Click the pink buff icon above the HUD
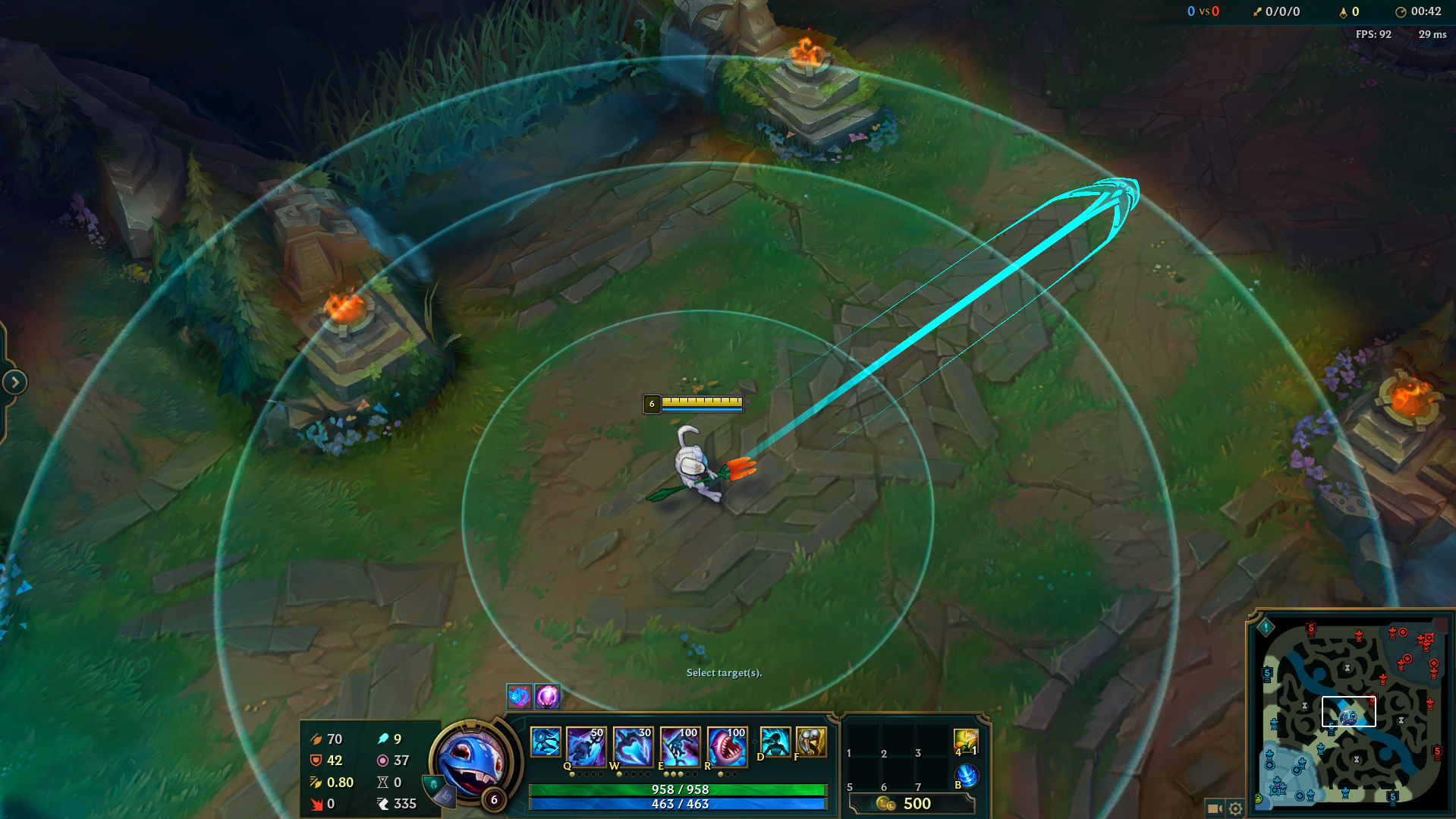The image size is (1456, 819). point(546,696)
